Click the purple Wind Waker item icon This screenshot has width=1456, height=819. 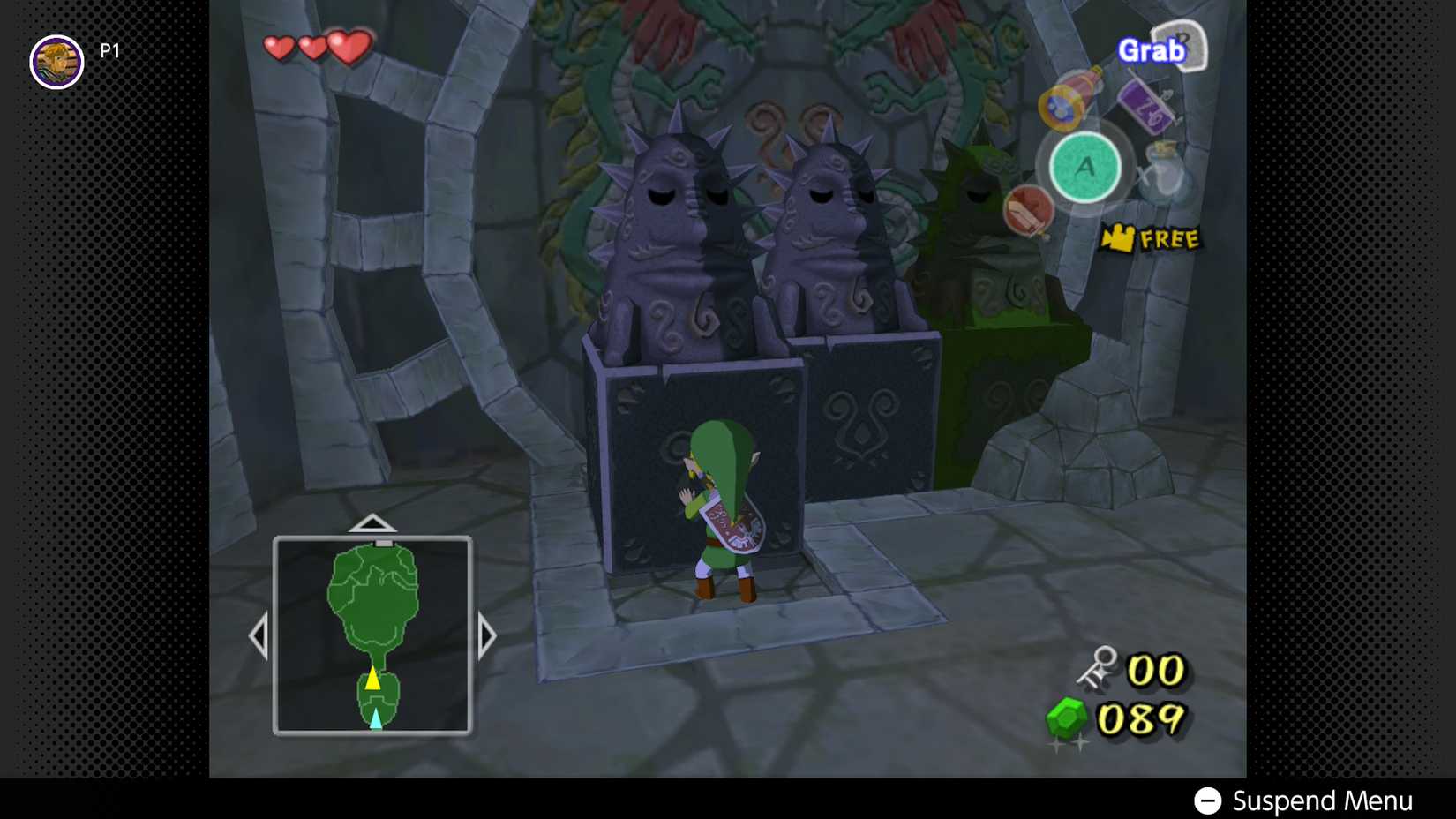click(x=1144, y=106)
